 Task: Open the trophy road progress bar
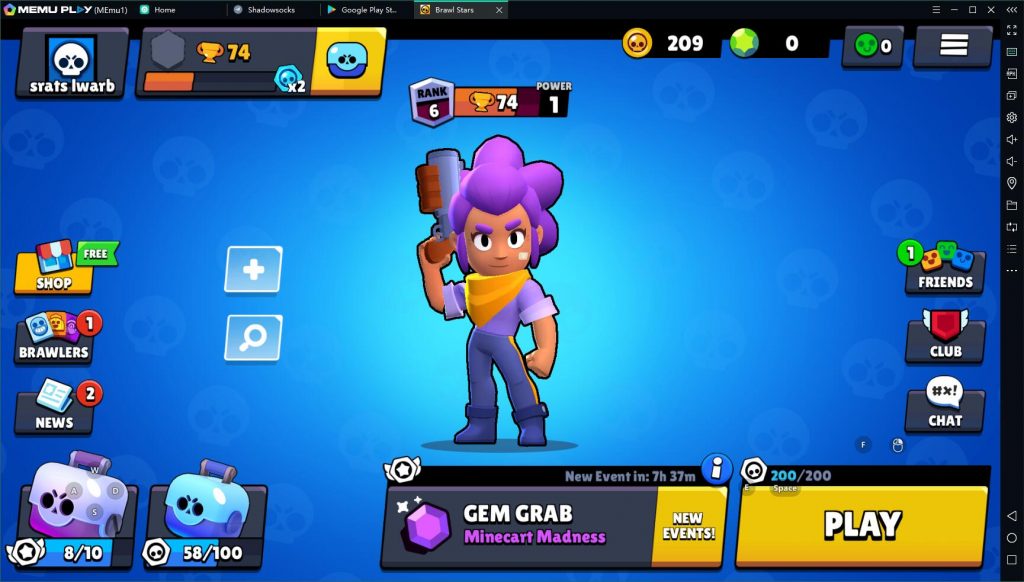tap(225, 62)
